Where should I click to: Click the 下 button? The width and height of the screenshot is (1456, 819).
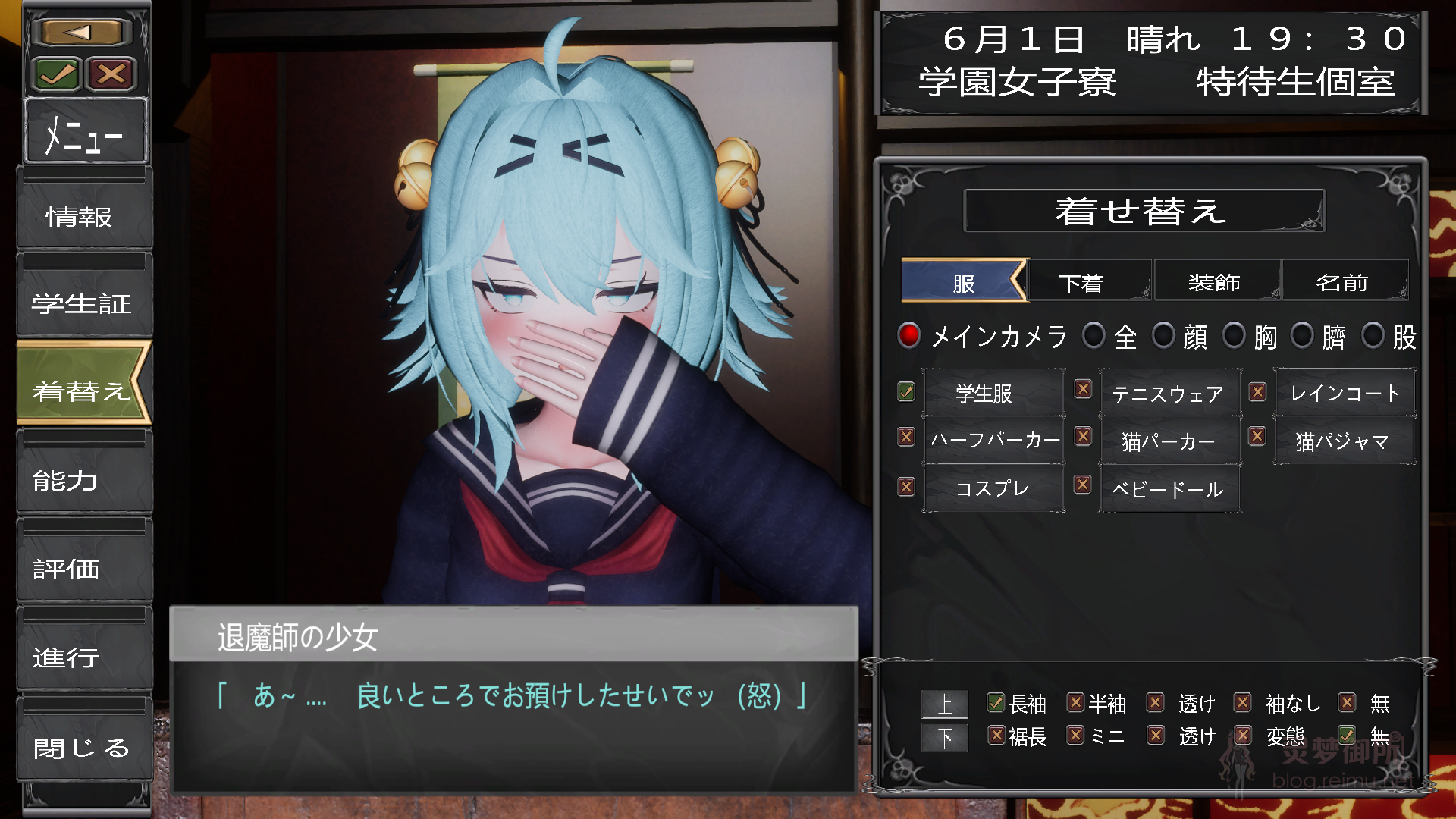(944, 736)
